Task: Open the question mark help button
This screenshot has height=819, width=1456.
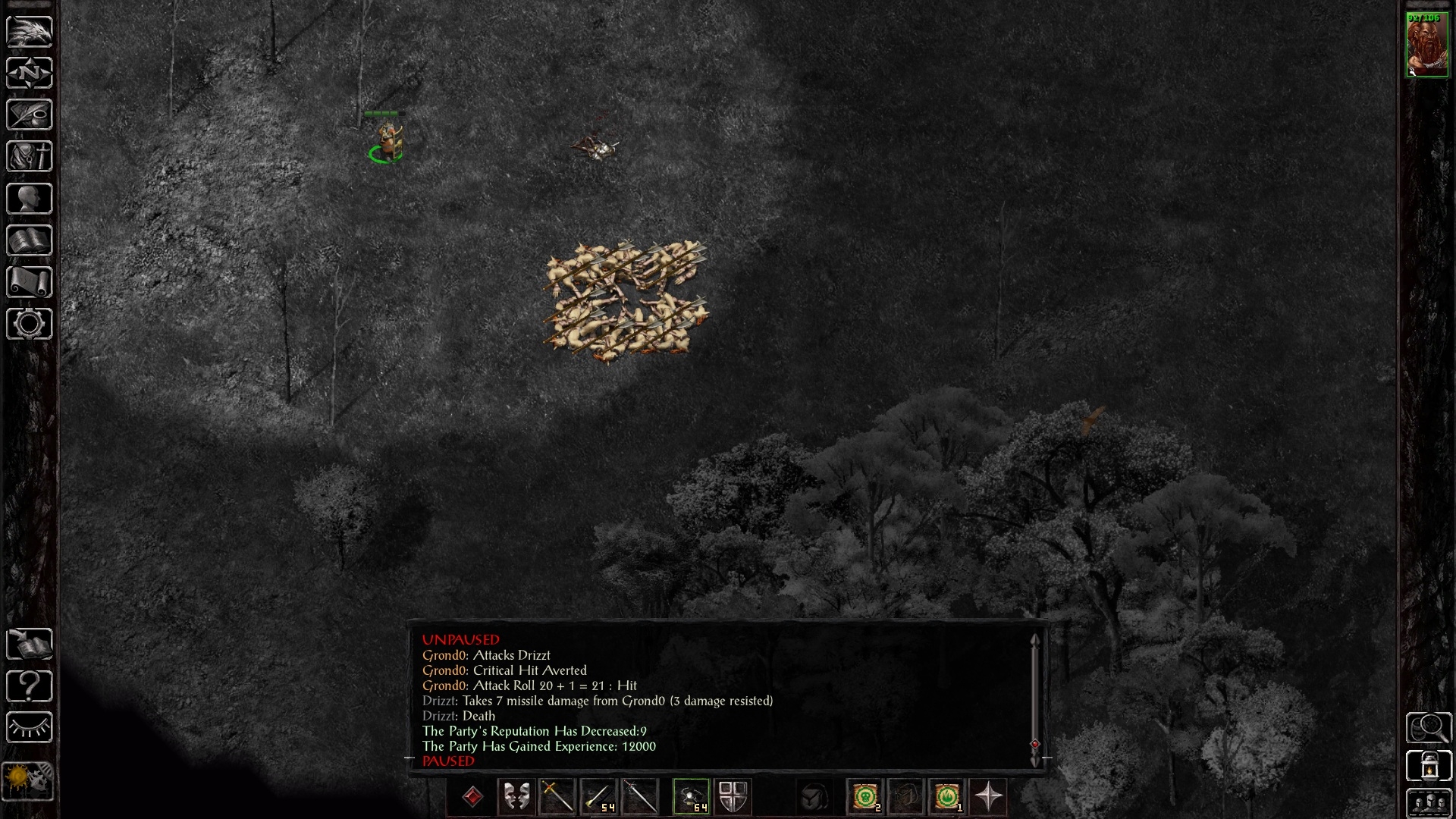Action: [30, 686]
